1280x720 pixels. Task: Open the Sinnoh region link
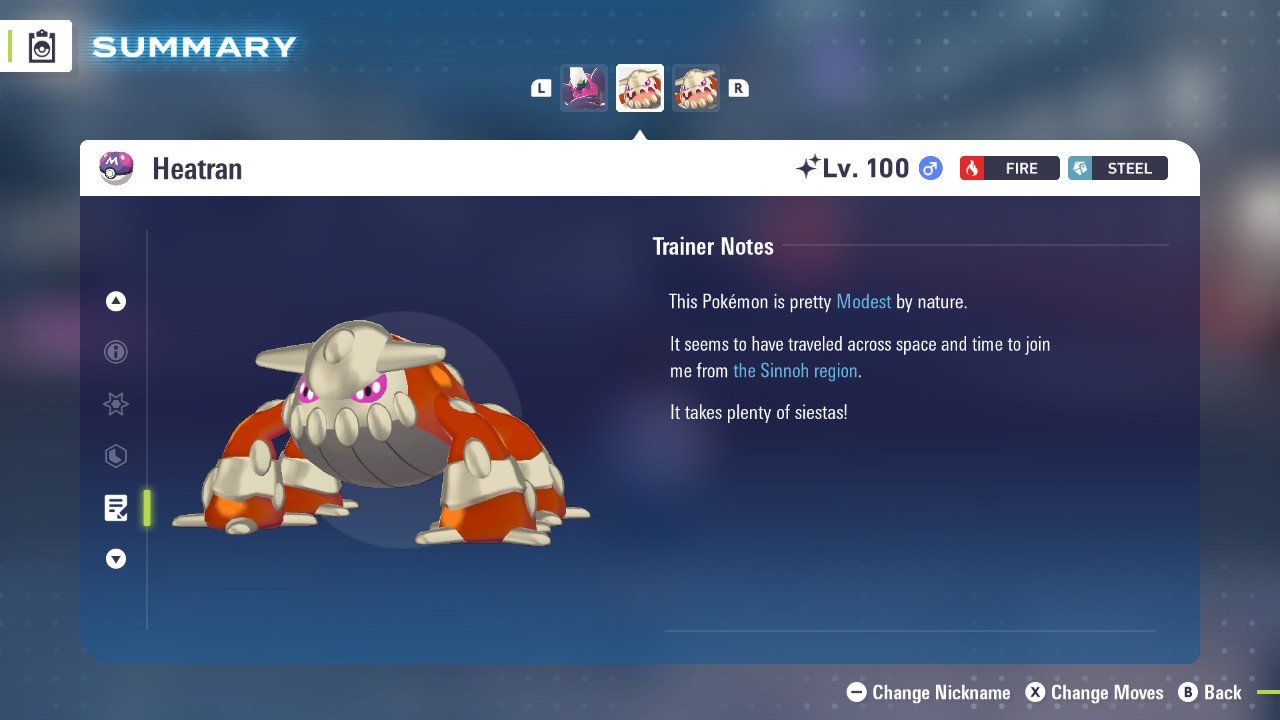coord(795,370)
